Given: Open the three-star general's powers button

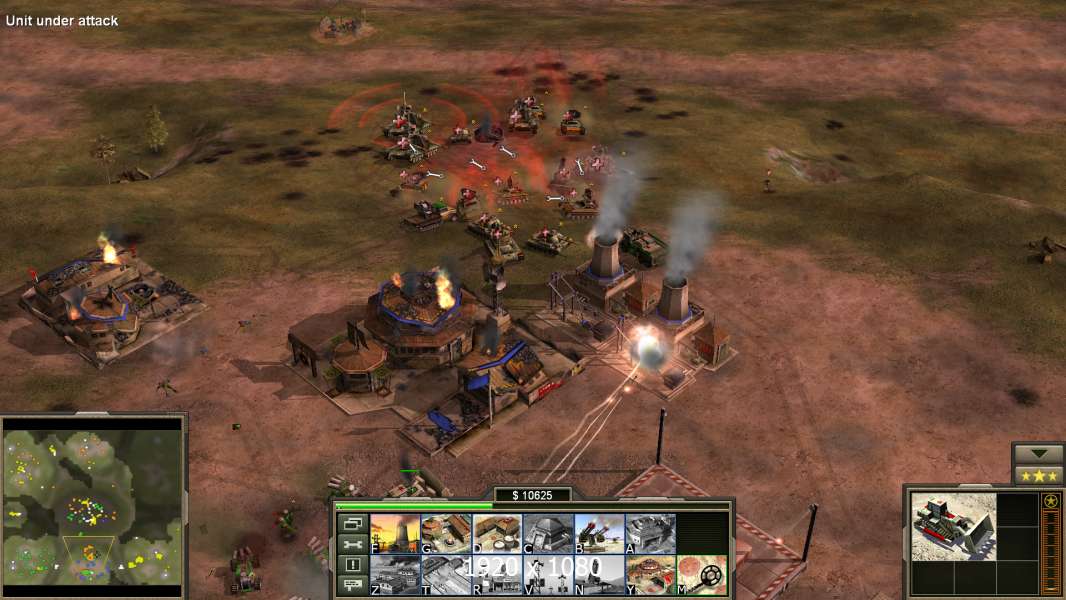Looking at the screenshot, I should (1038, 475).
